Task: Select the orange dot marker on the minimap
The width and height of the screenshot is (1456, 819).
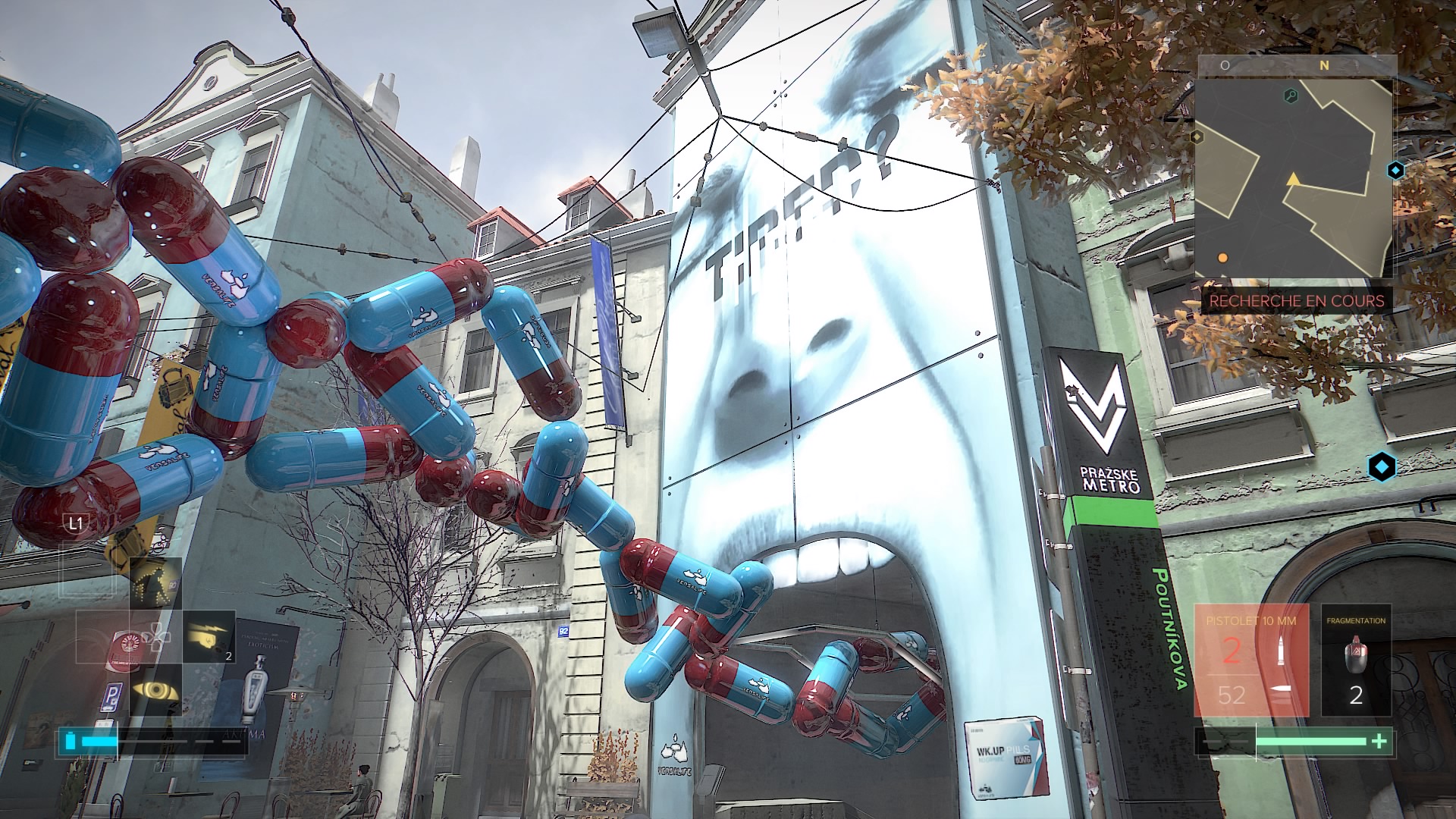Action: coord(1222,258)
